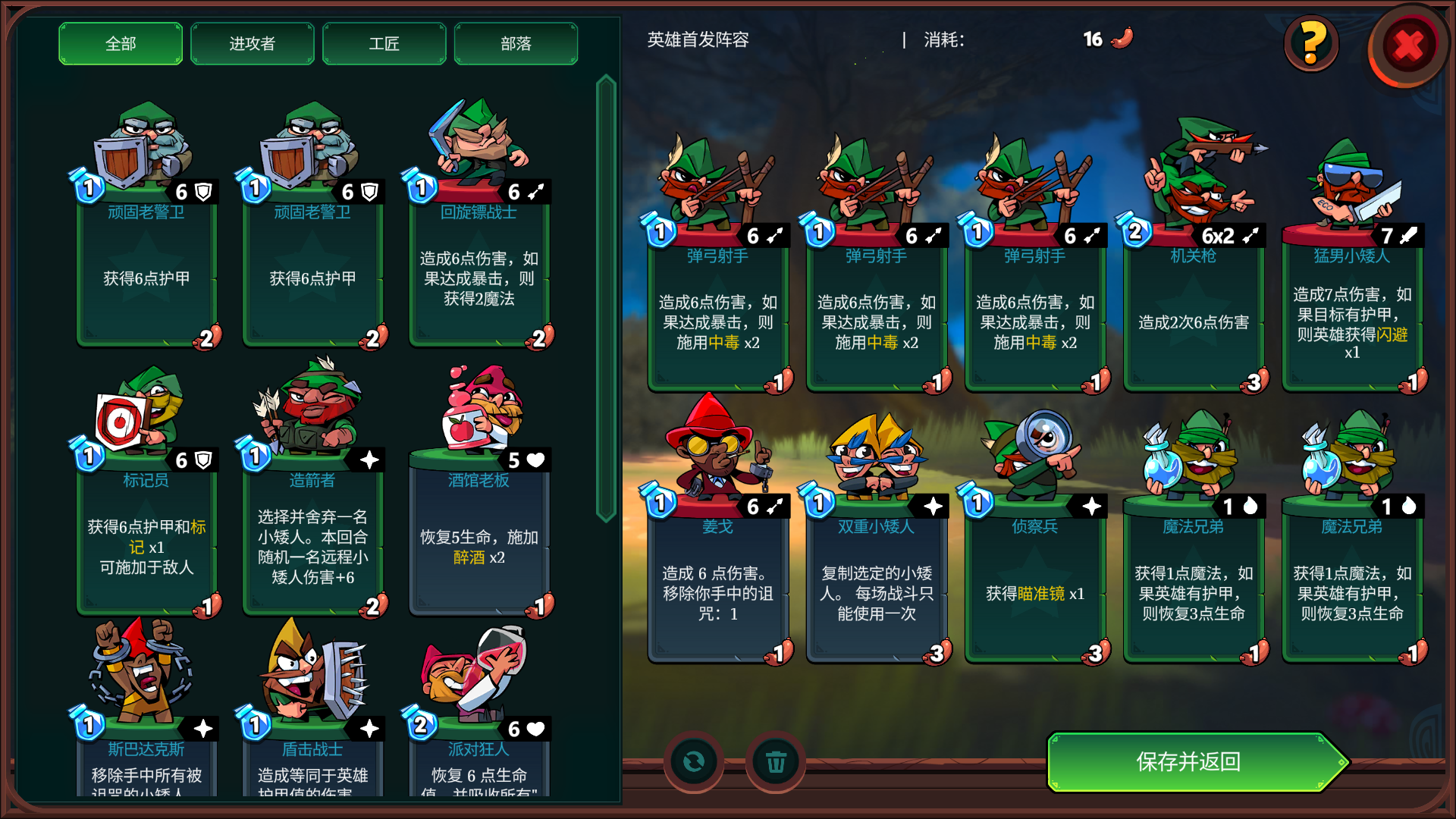This screenshot has width=1456, height=819.
Task: Close the deck screen with red X
Action: (x=1407, y=45)
